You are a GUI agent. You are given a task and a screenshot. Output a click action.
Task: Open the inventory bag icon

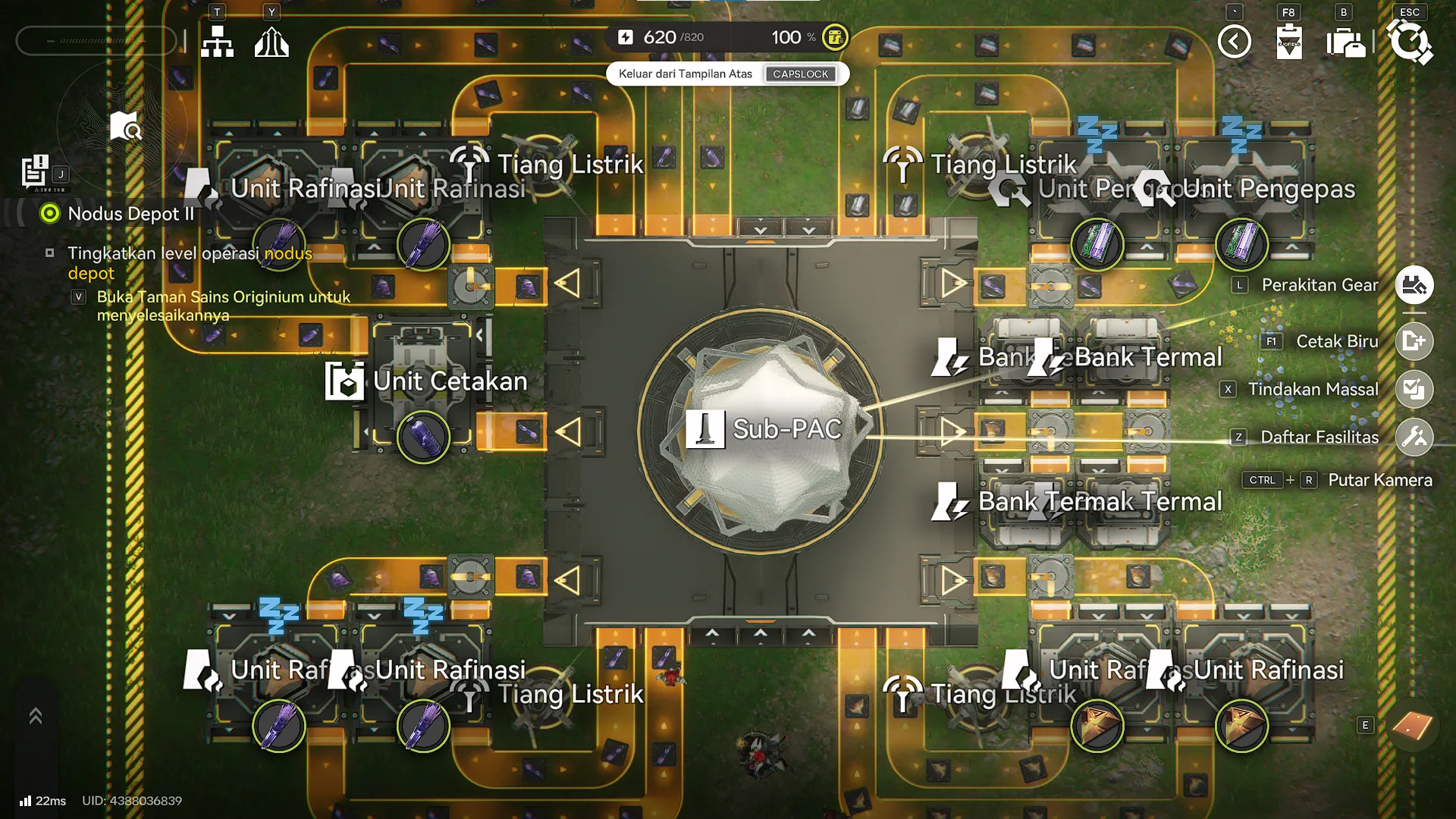[1346, 42]
